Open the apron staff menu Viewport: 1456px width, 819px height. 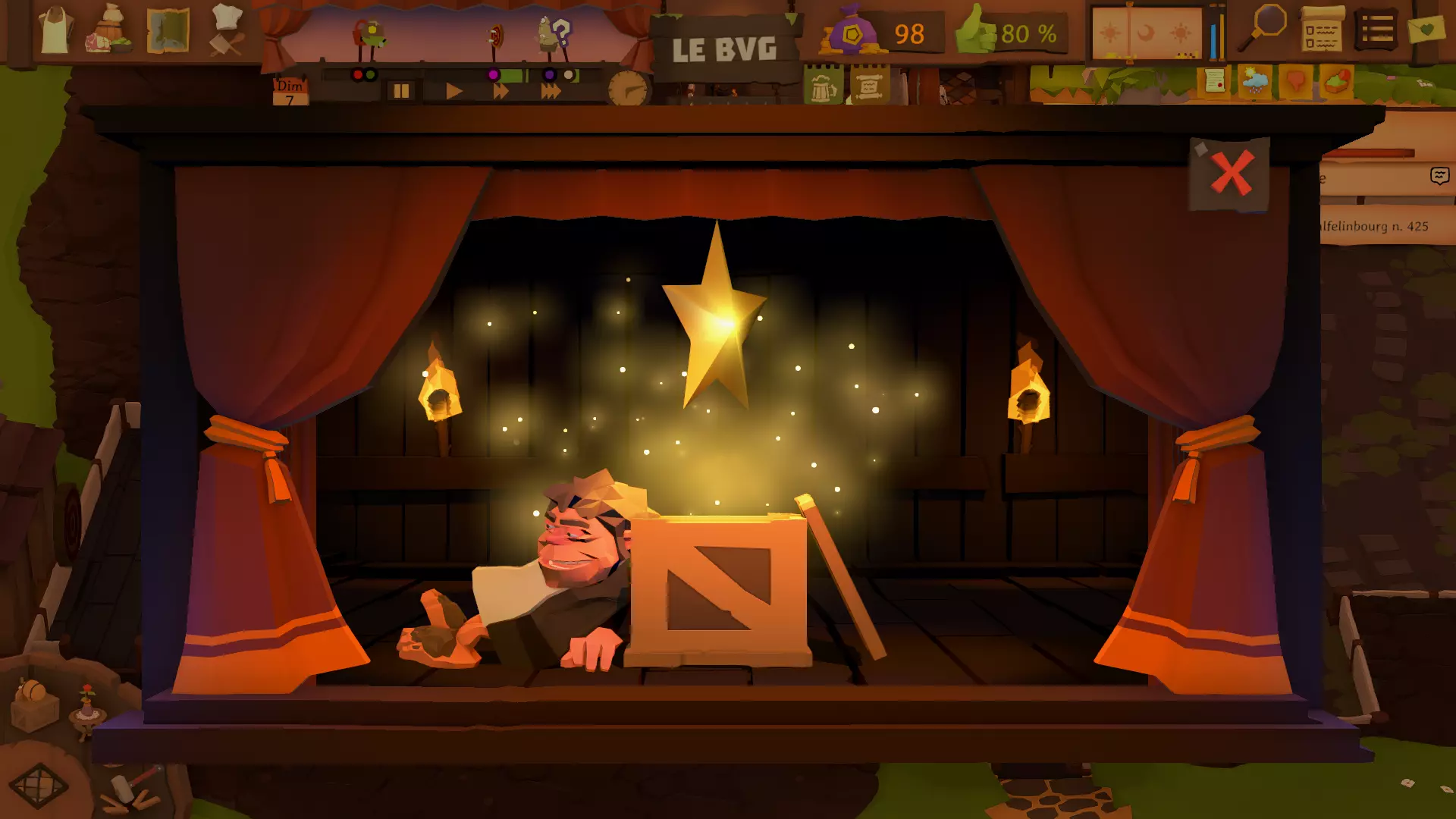pos(56,30)
